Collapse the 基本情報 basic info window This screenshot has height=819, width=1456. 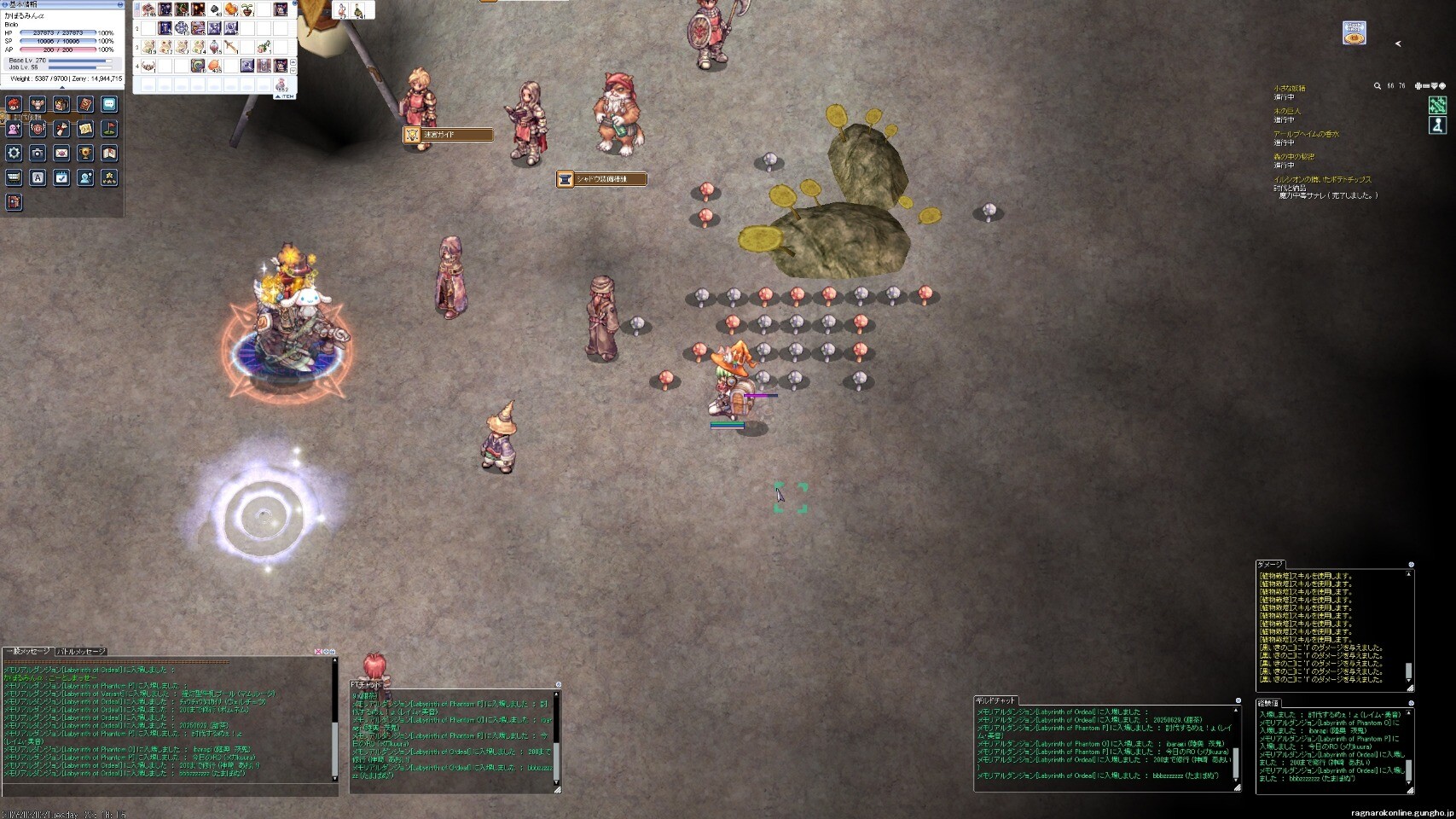pos(119,4)
